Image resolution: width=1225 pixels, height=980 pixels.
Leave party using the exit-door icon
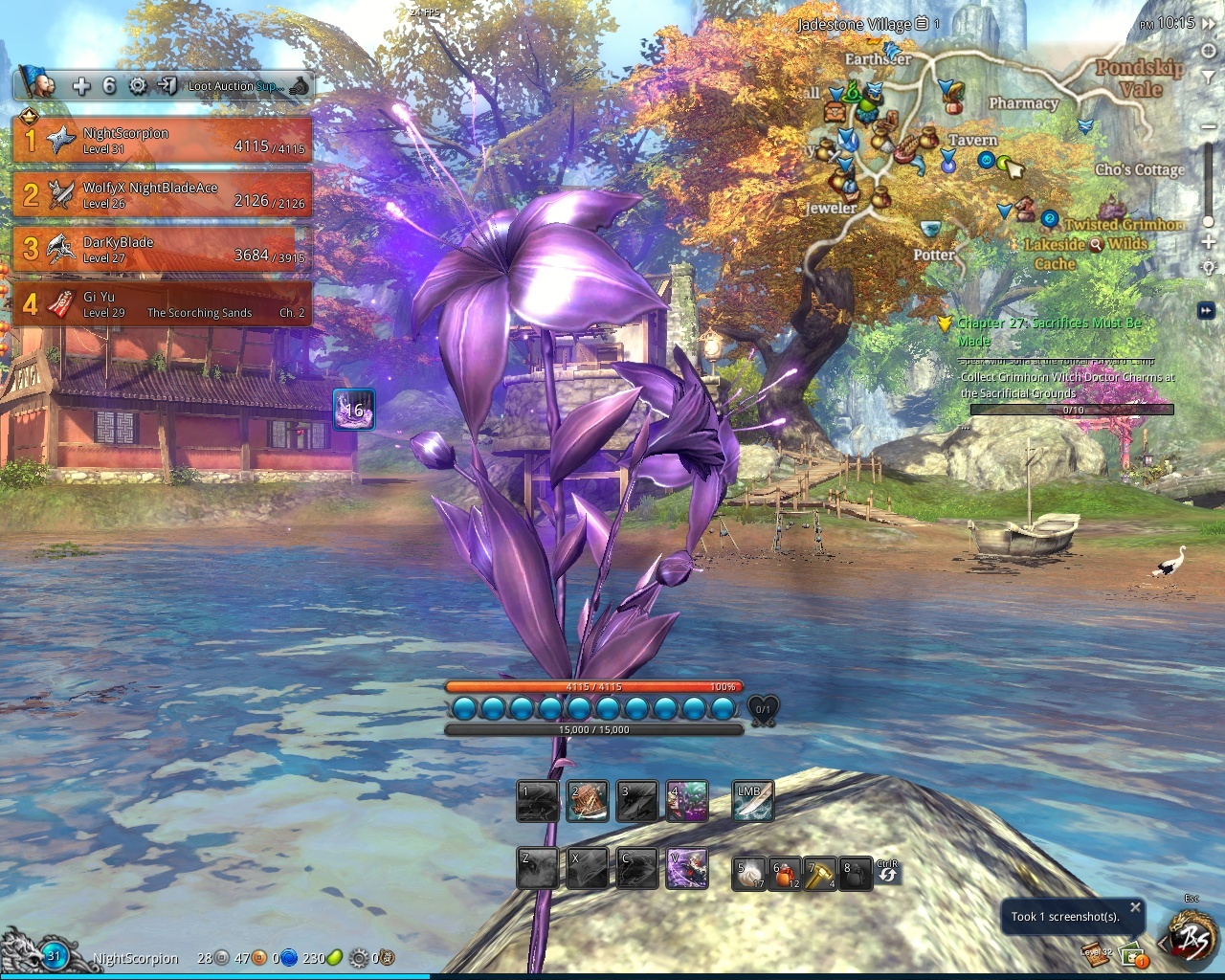click(x=167, y=86)
